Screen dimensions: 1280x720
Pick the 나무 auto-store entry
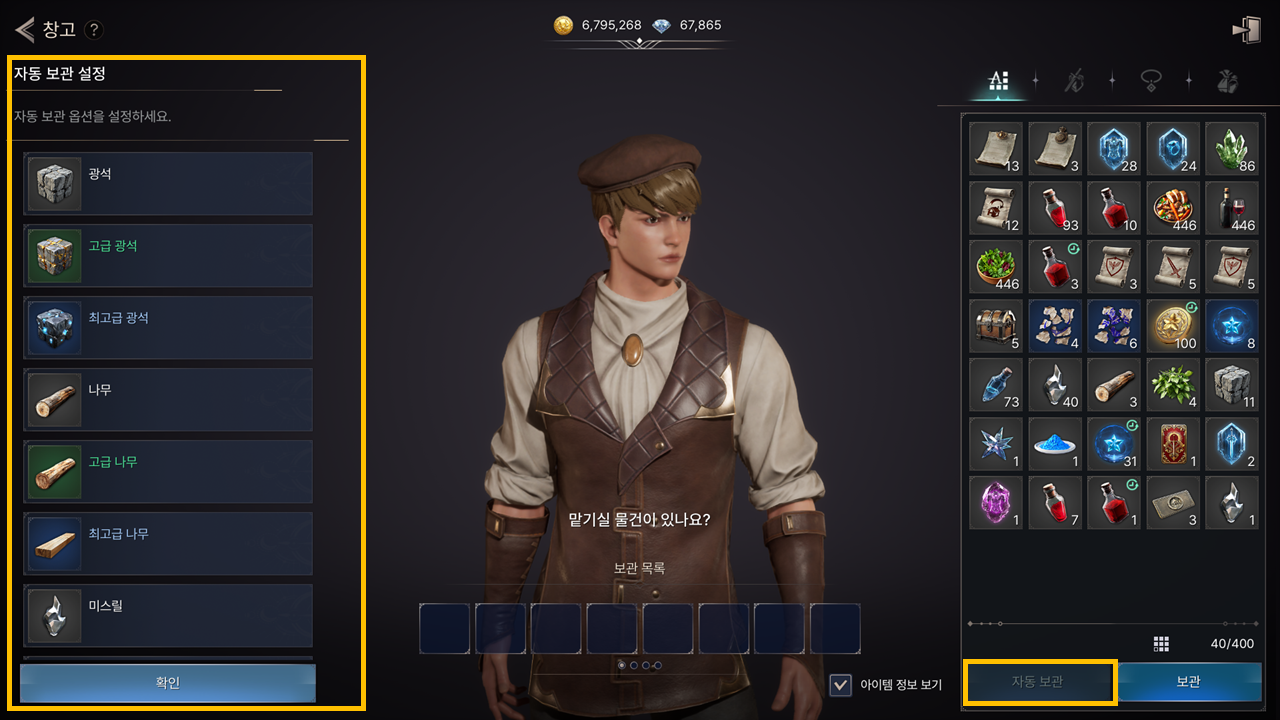click(168, 399)
